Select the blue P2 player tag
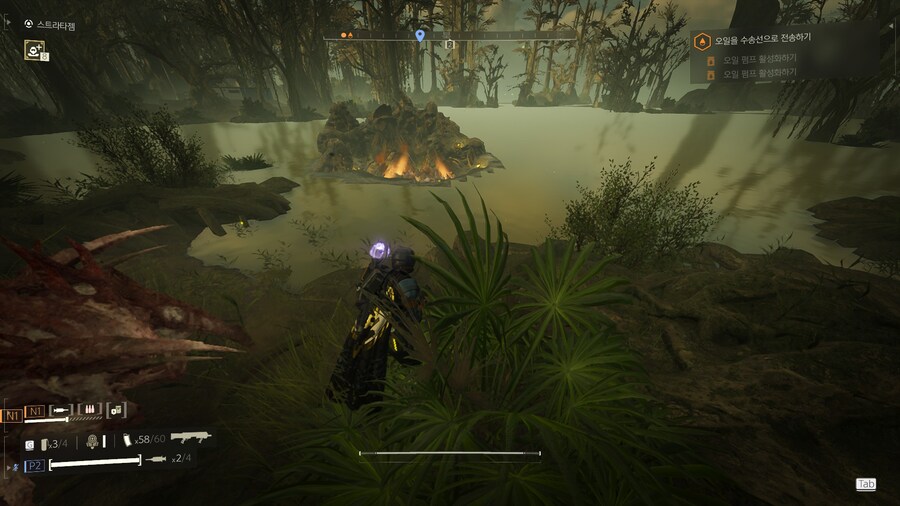900x506 pixels. tap(34, 465)
